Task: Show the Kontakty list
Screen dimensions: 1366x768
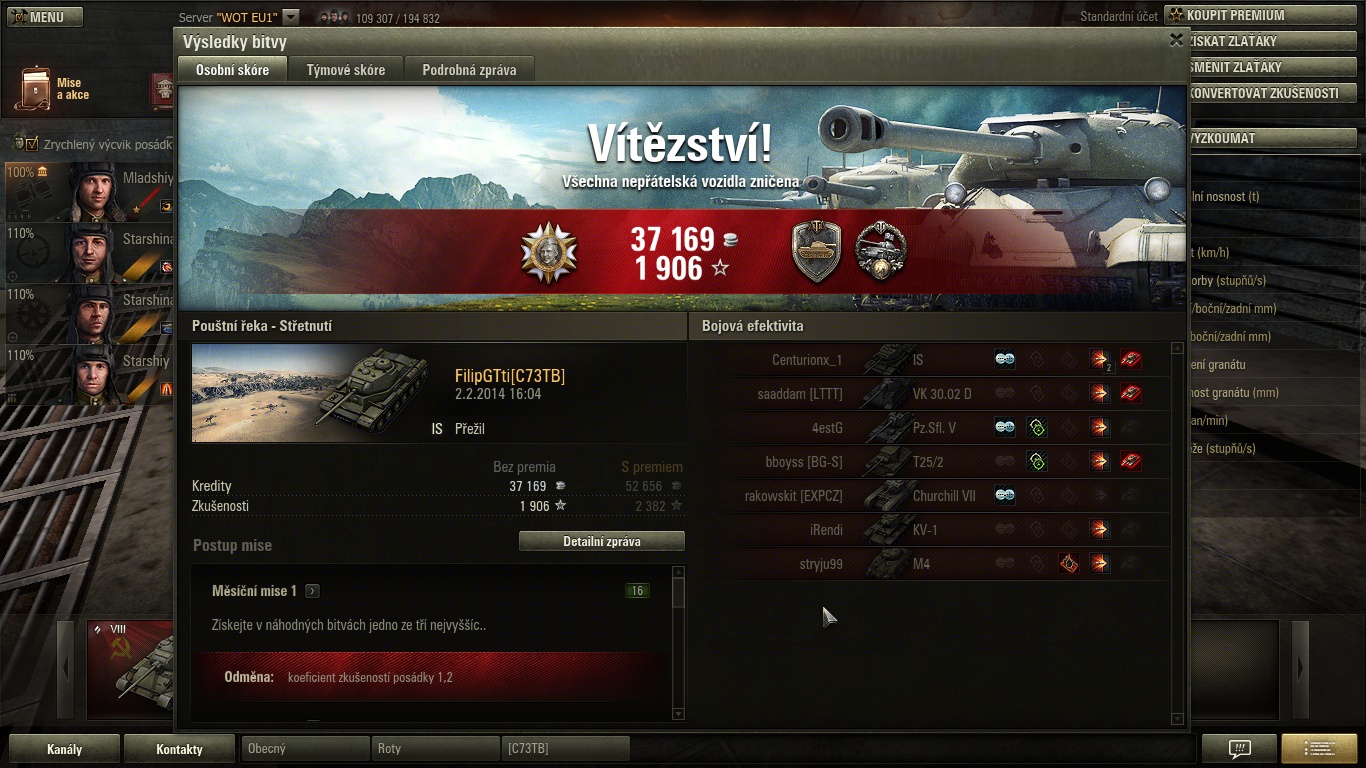Action: tap(179, 749)
